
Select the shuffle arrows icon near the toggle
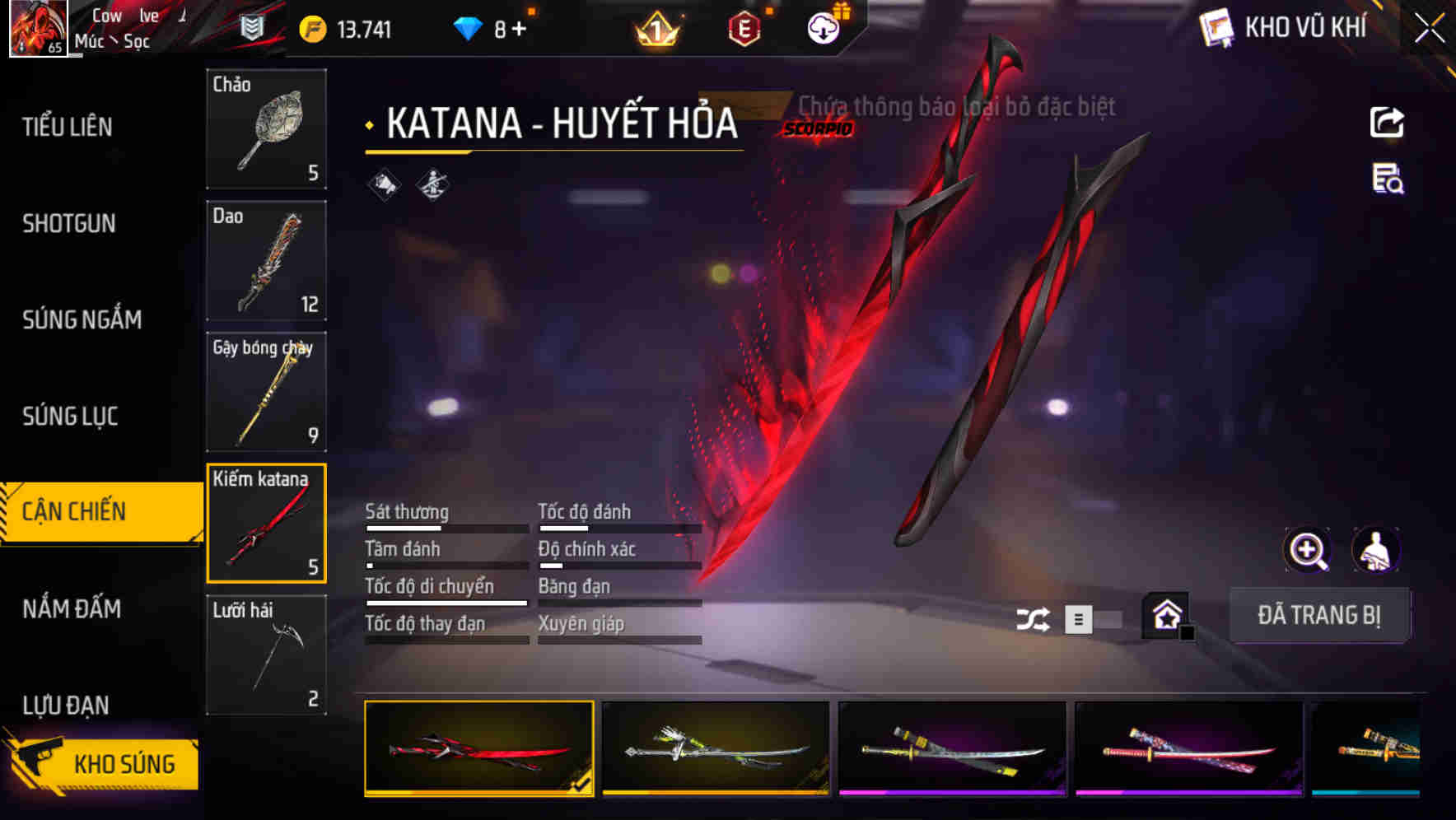tap(1033, 617)
